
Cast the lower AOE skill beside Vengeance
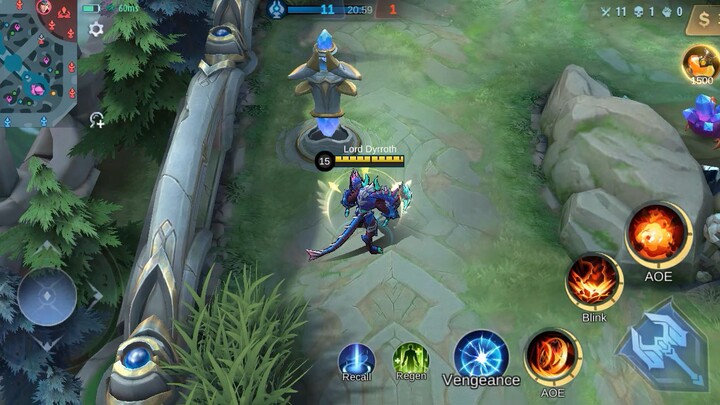click(552, 357)
